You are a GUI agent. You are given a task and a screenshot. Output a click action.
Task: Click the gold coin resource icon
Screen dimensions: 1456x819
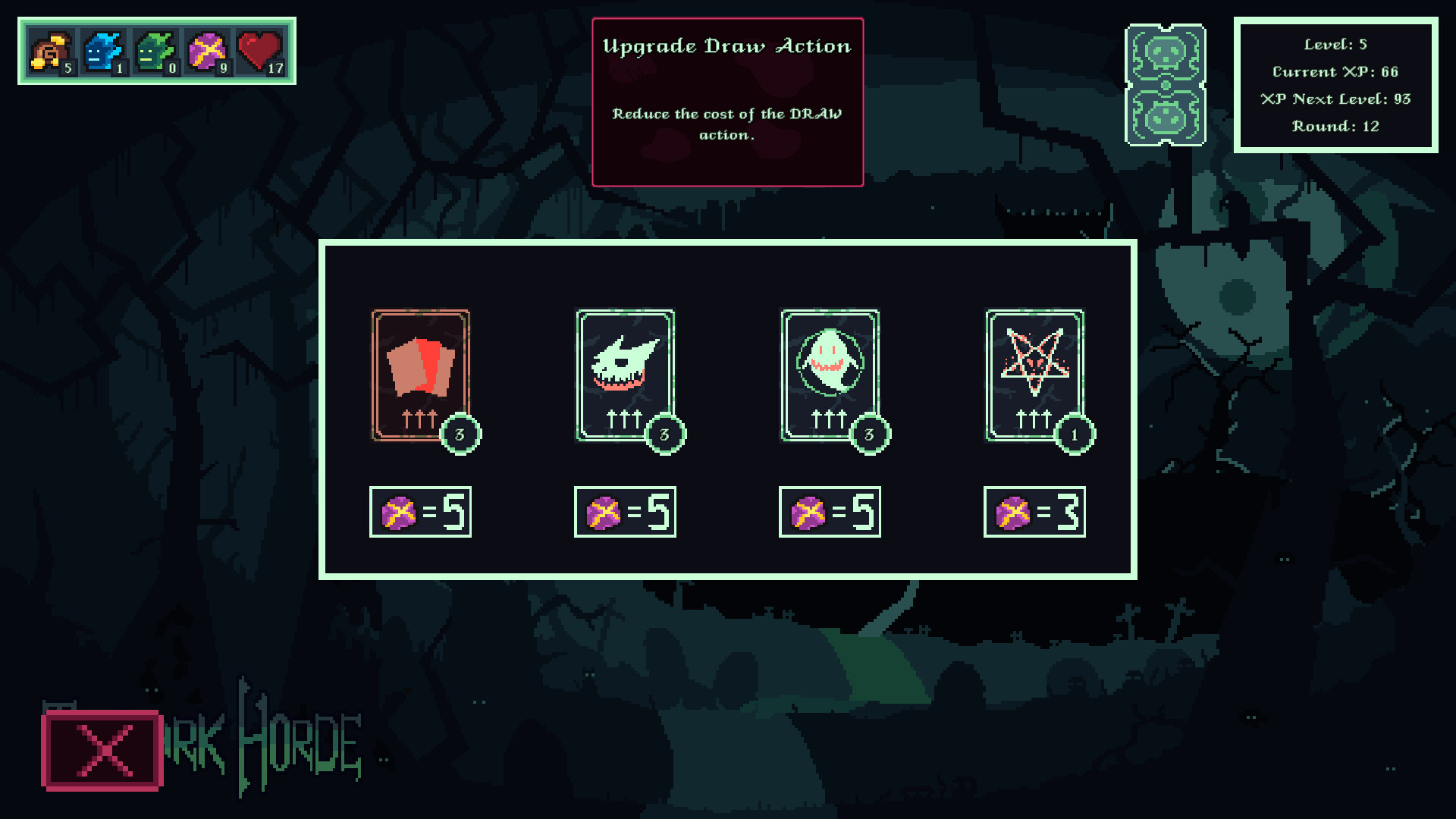click(47, 52)
